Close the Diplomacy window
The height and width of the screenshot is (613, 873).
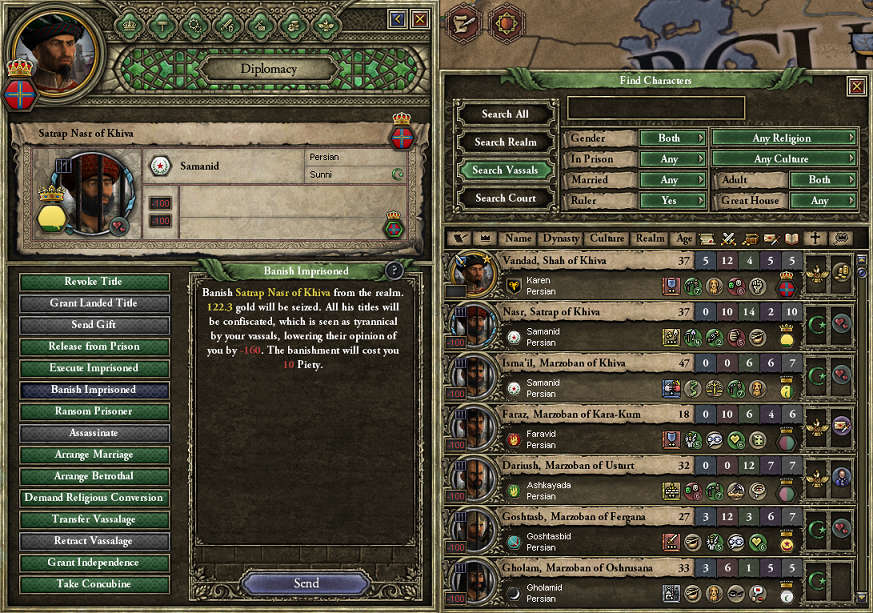click(420, 19)
